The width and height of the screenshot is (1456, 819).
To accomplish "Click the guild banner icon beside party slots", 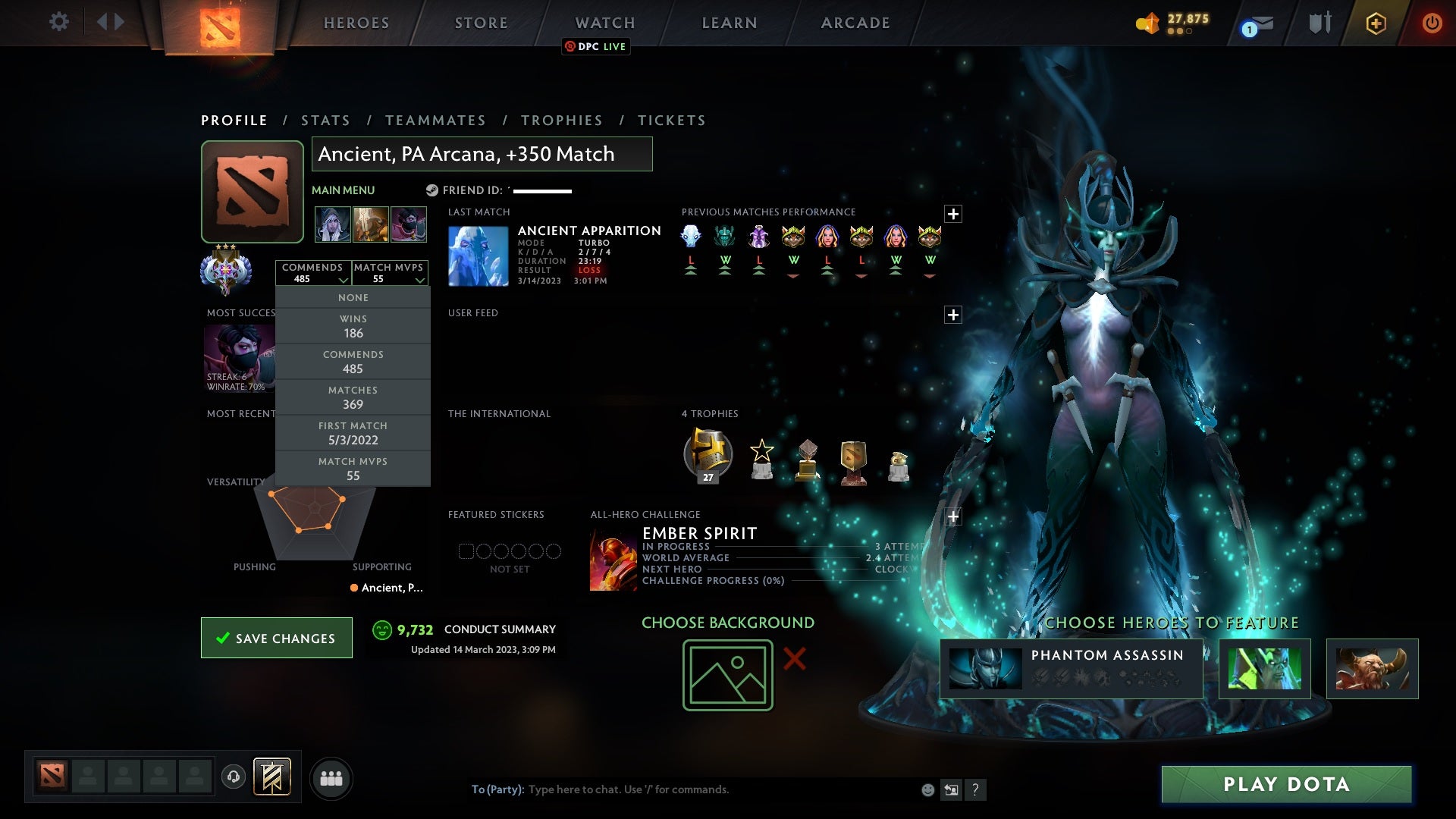I will pyautogui.click(x=273, y=778).
